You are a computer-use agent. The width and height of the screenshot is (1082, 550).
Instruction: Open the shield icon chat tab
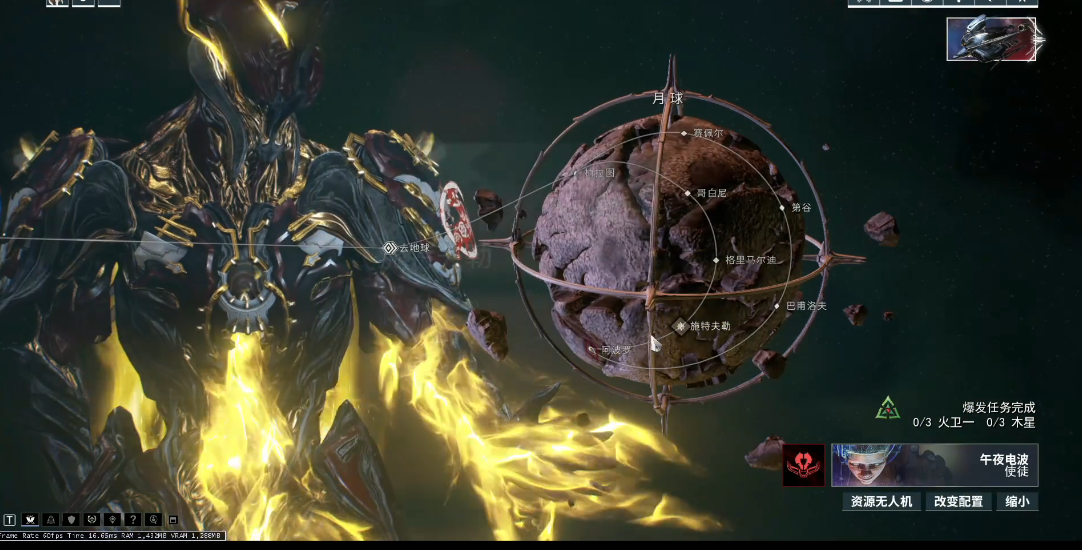70,520
